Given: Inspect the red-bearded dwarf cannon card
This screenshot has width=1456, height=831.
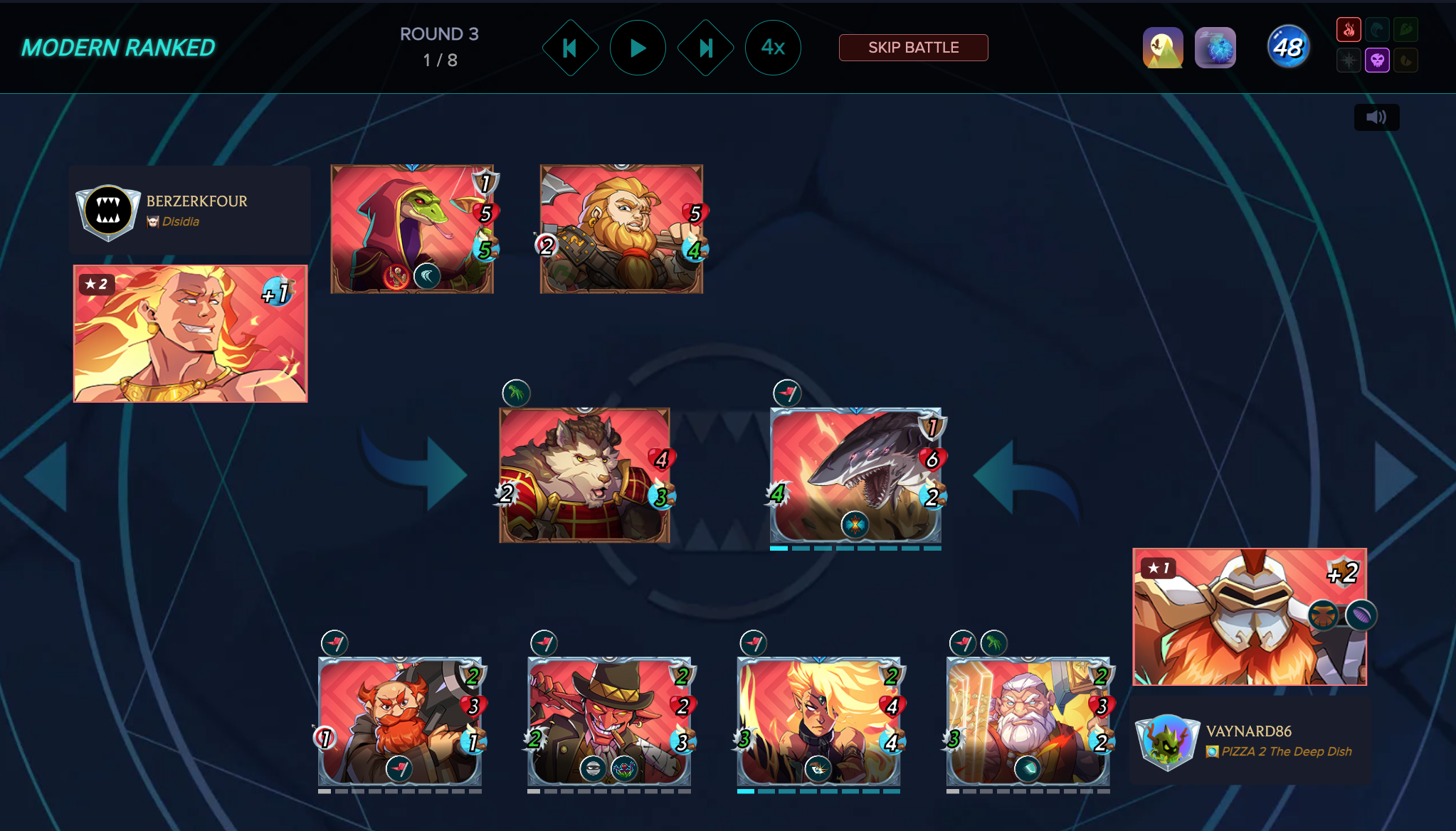Looking at the screenshot, I should 400,721.
